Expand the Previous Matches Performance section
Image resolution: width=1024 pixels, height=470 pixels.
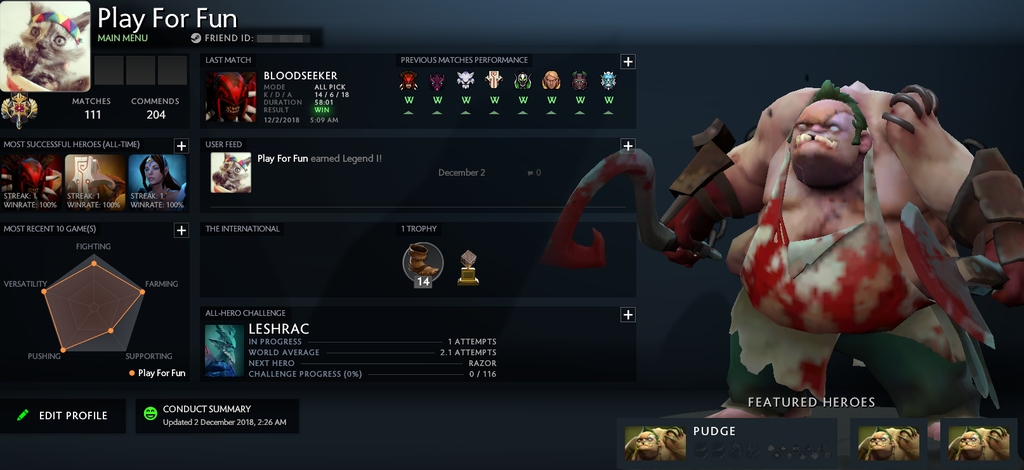click(628, 61)
